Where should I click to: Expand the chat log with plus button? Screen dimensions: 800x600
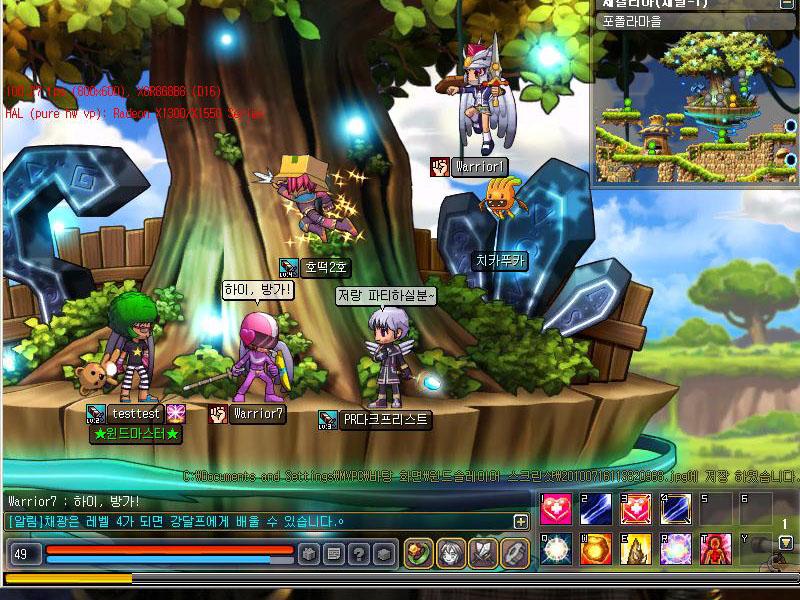tap(521, 521)
